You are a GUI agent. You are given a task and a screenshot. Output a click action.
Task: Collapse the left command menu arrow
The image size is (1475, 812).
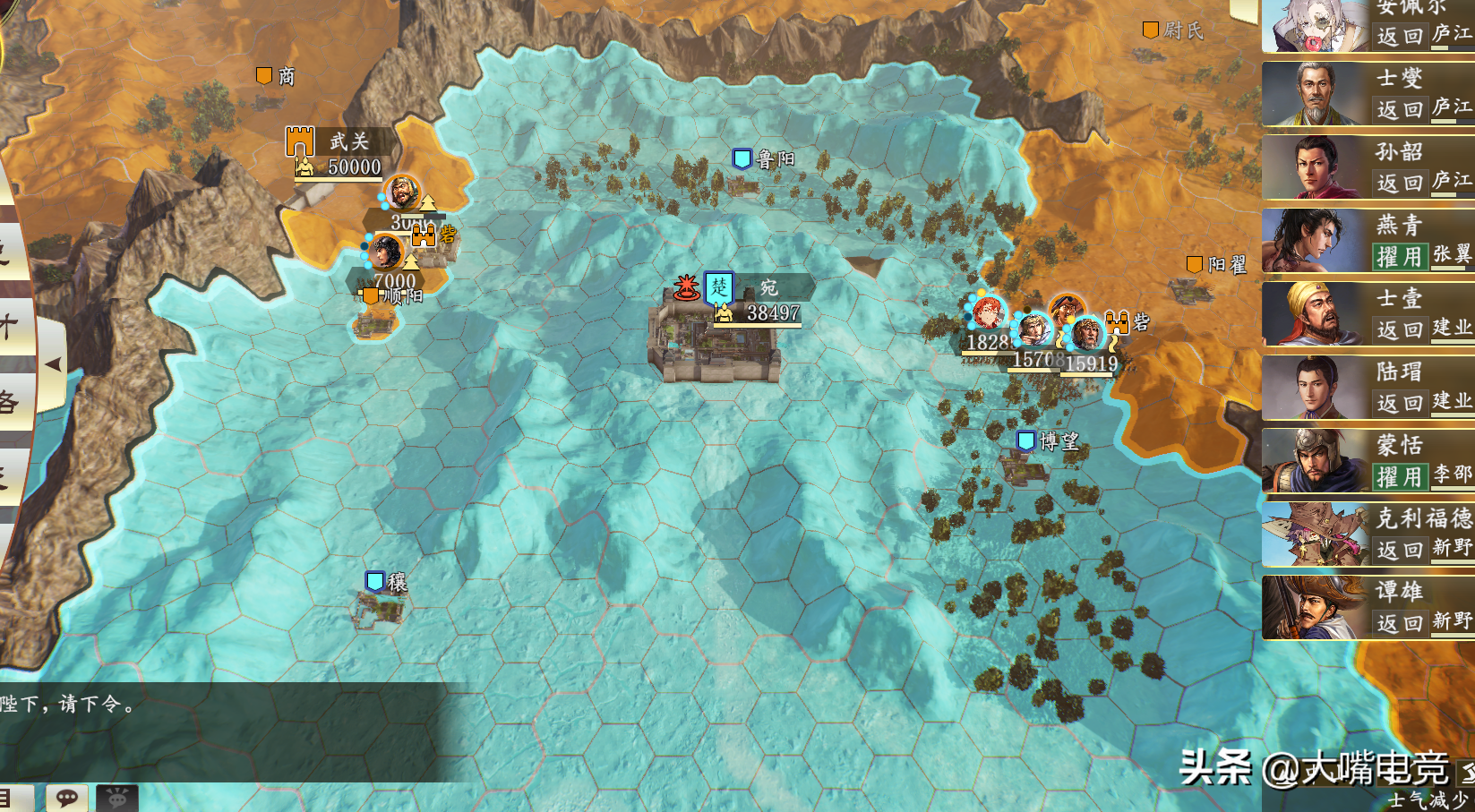tap(53, 364)
